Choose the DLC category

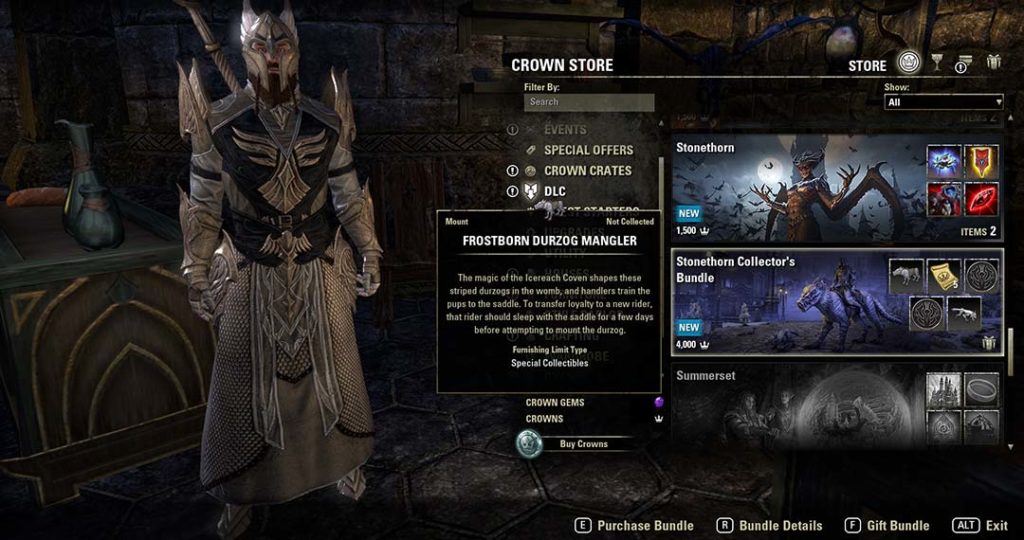pyautogui.click(x=555, y=191)
